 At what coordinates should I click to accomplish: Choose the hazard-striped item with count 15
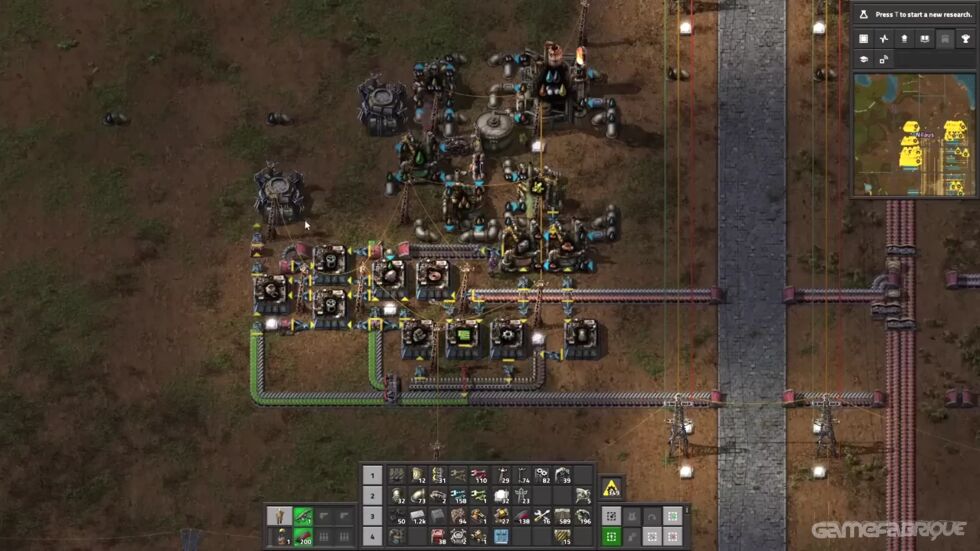click(562, 537)
